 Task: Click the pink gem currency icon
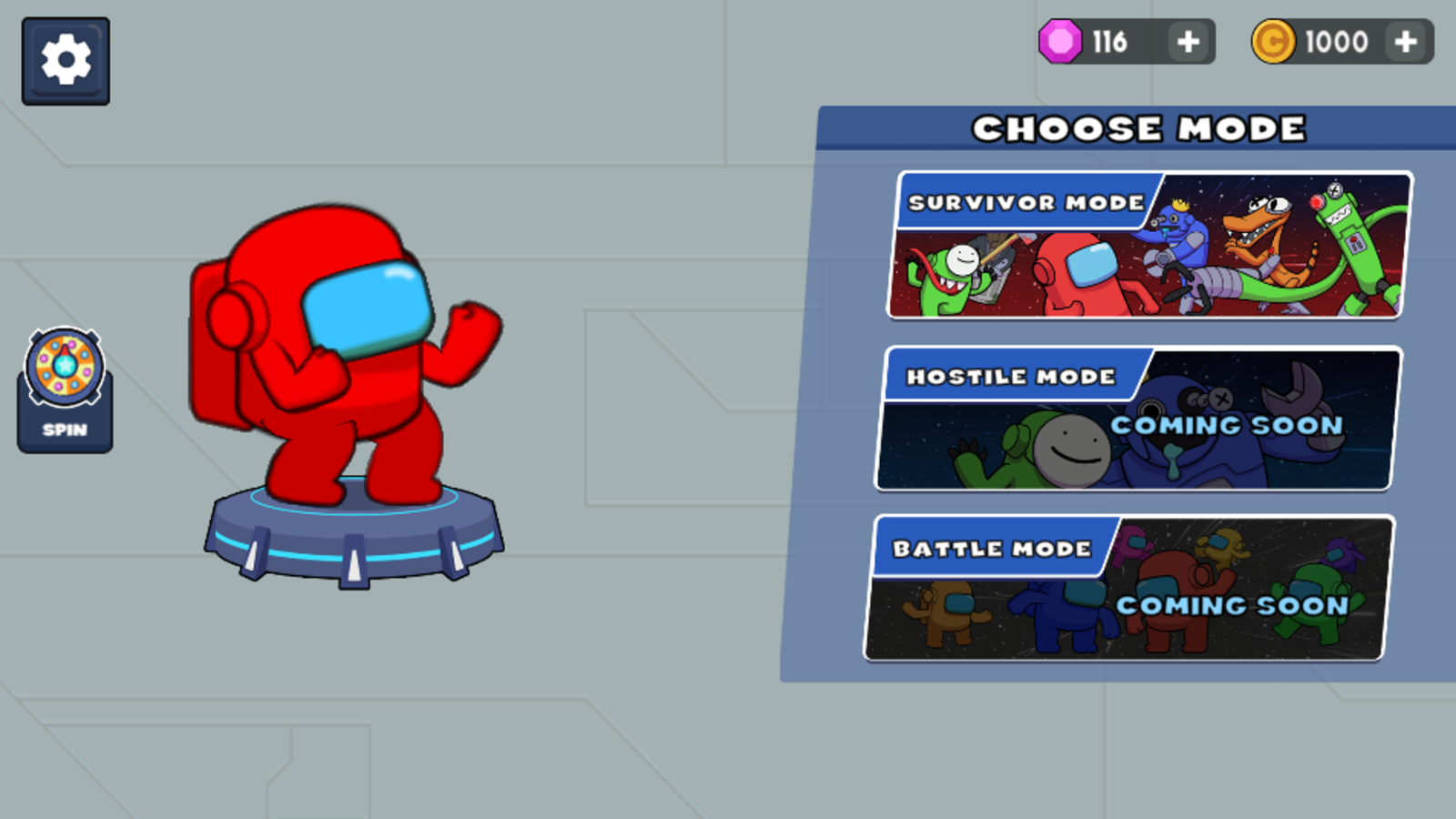(x=1061, y=41)
